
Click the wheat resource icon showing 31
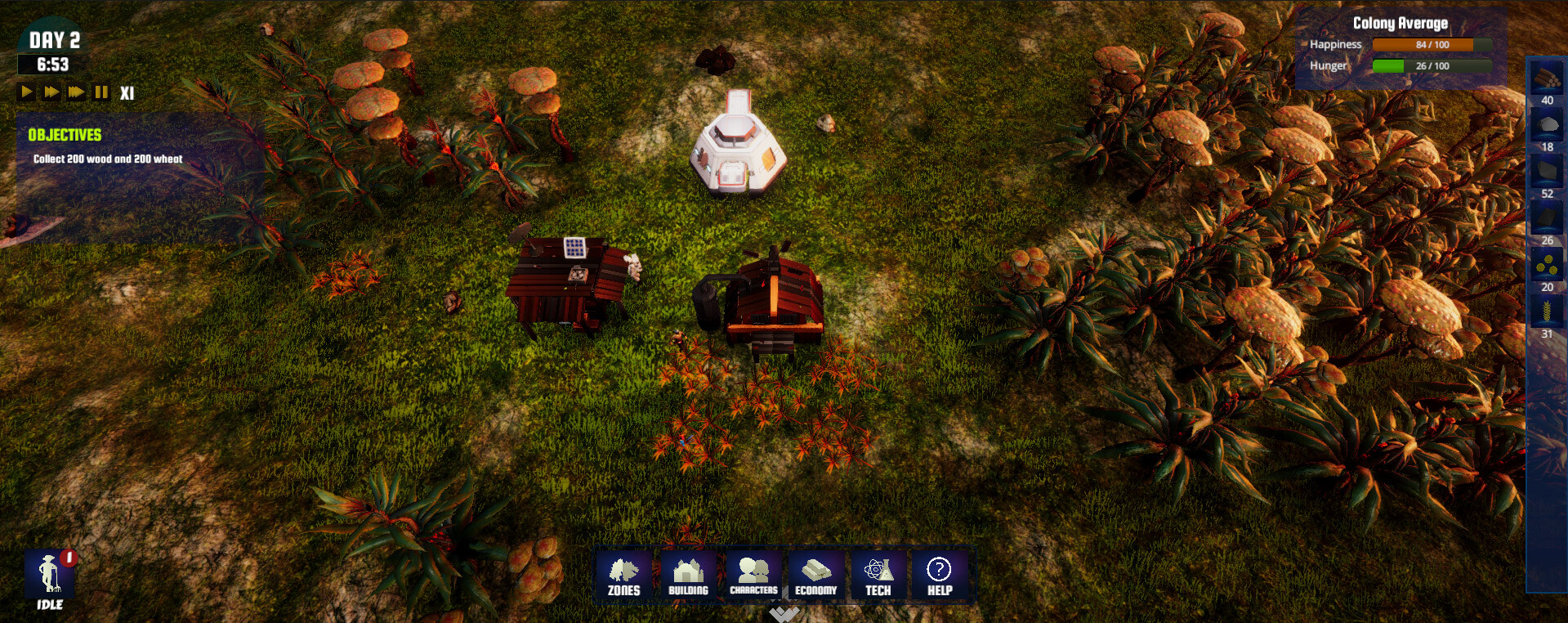pyautogui.click(x=1547, y=311)
